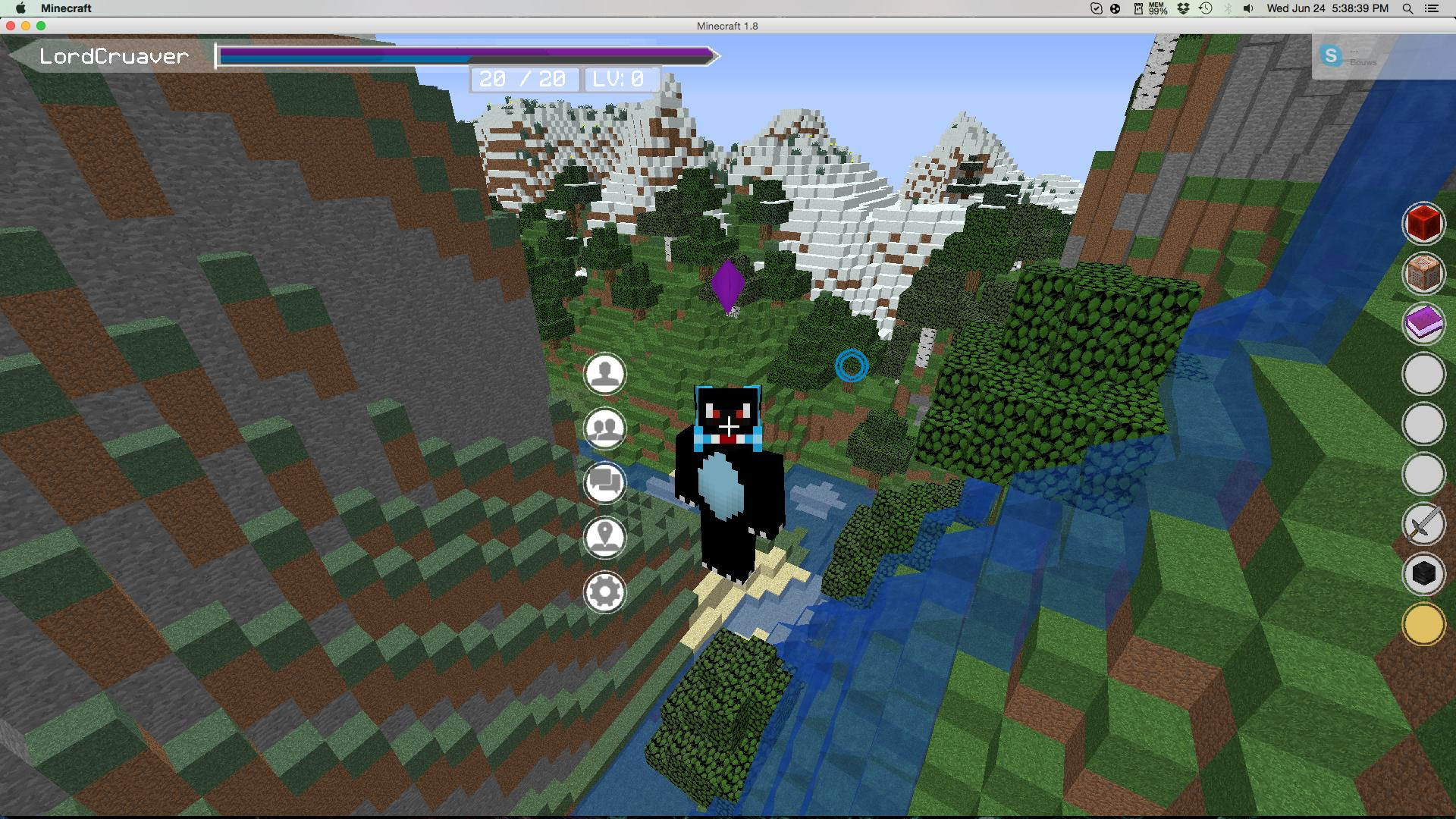Viewport: 1456px width, 819px height.
Task: Open the friends list icon
Action: (x=604, y=428)
